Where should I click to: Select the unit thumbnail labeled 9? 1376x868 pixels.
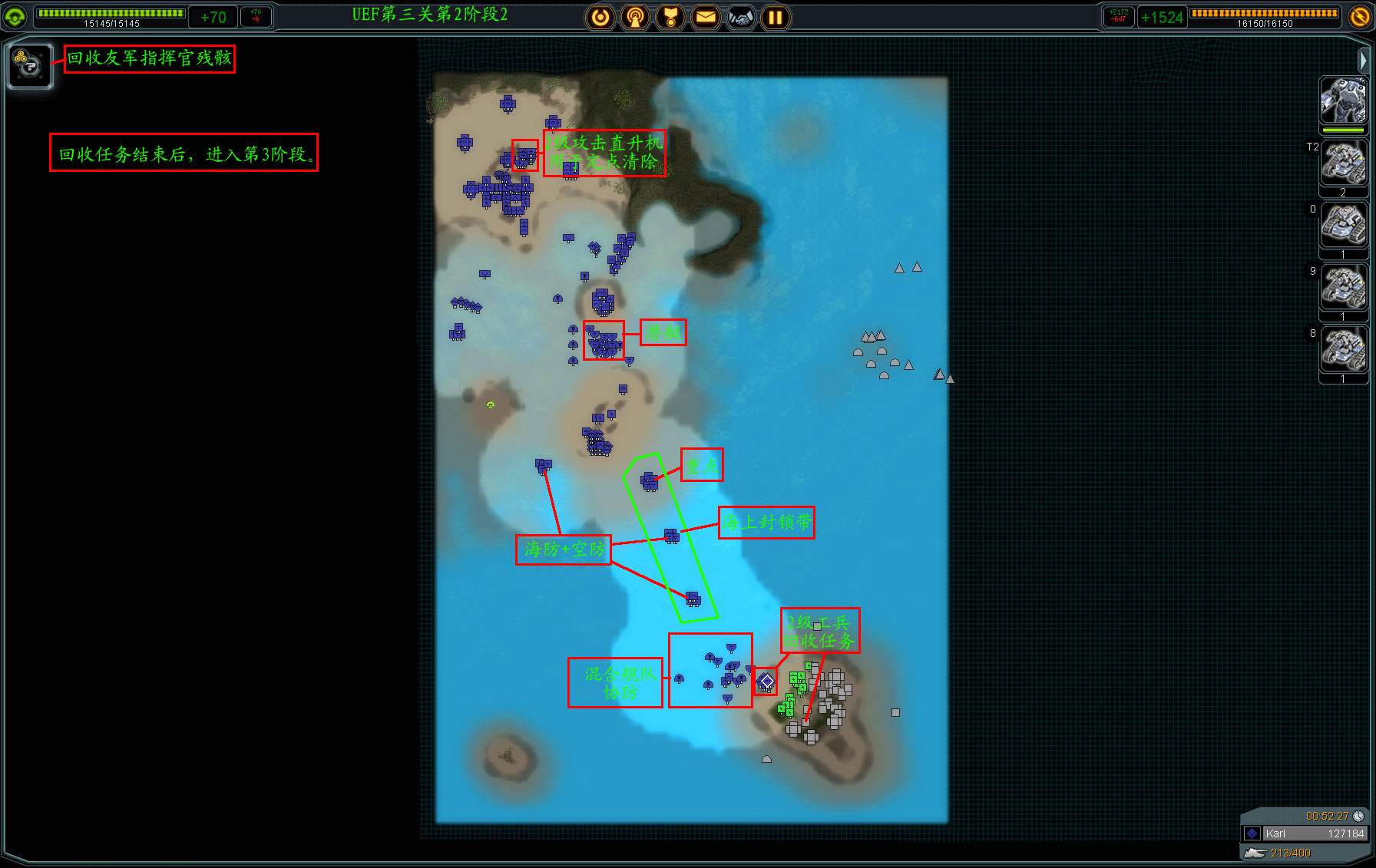coord(1343,287)
